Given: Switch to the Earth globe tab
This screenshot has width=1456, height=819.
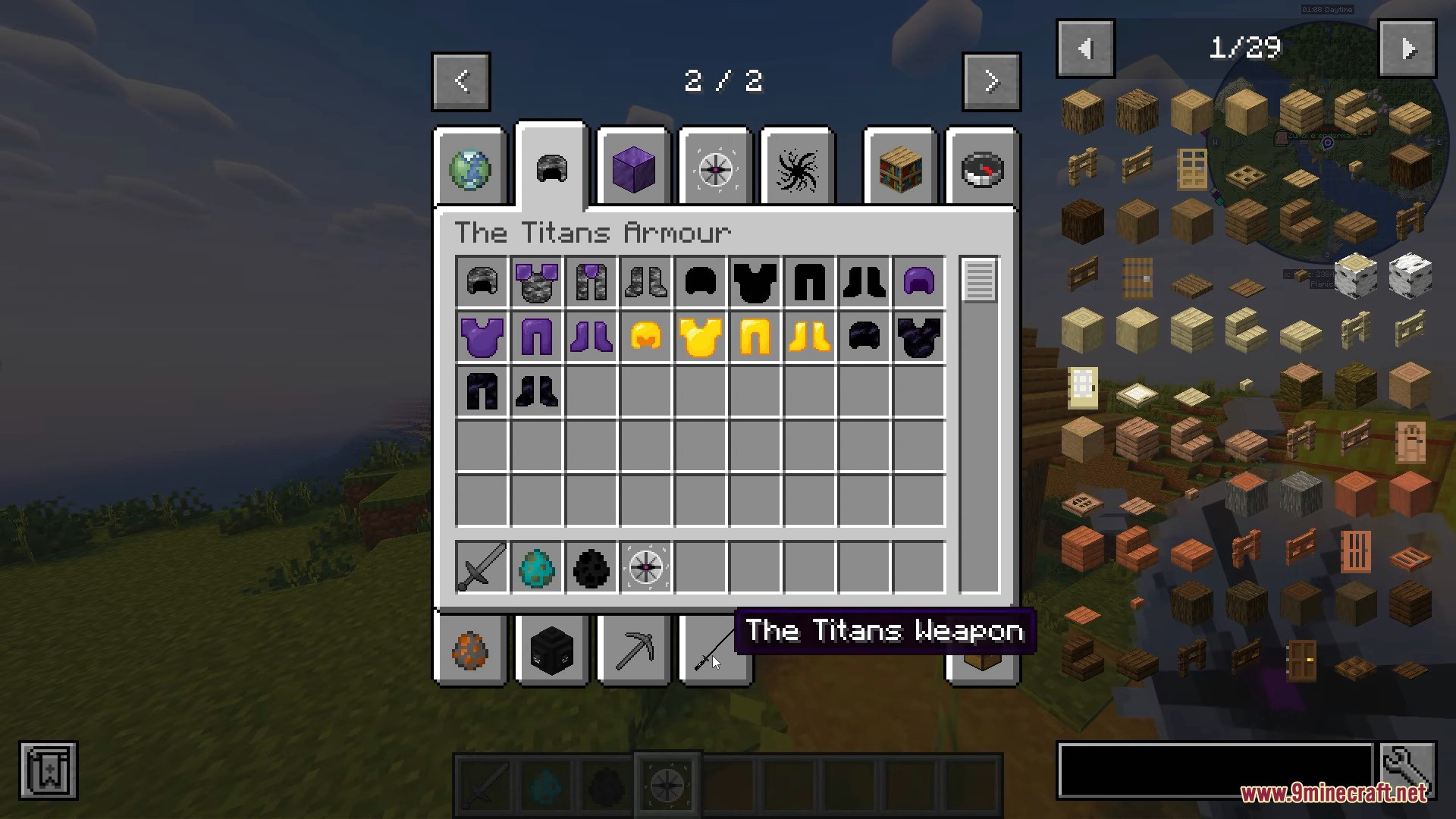Looking at the screenshot, I should (x=470, y=168).
